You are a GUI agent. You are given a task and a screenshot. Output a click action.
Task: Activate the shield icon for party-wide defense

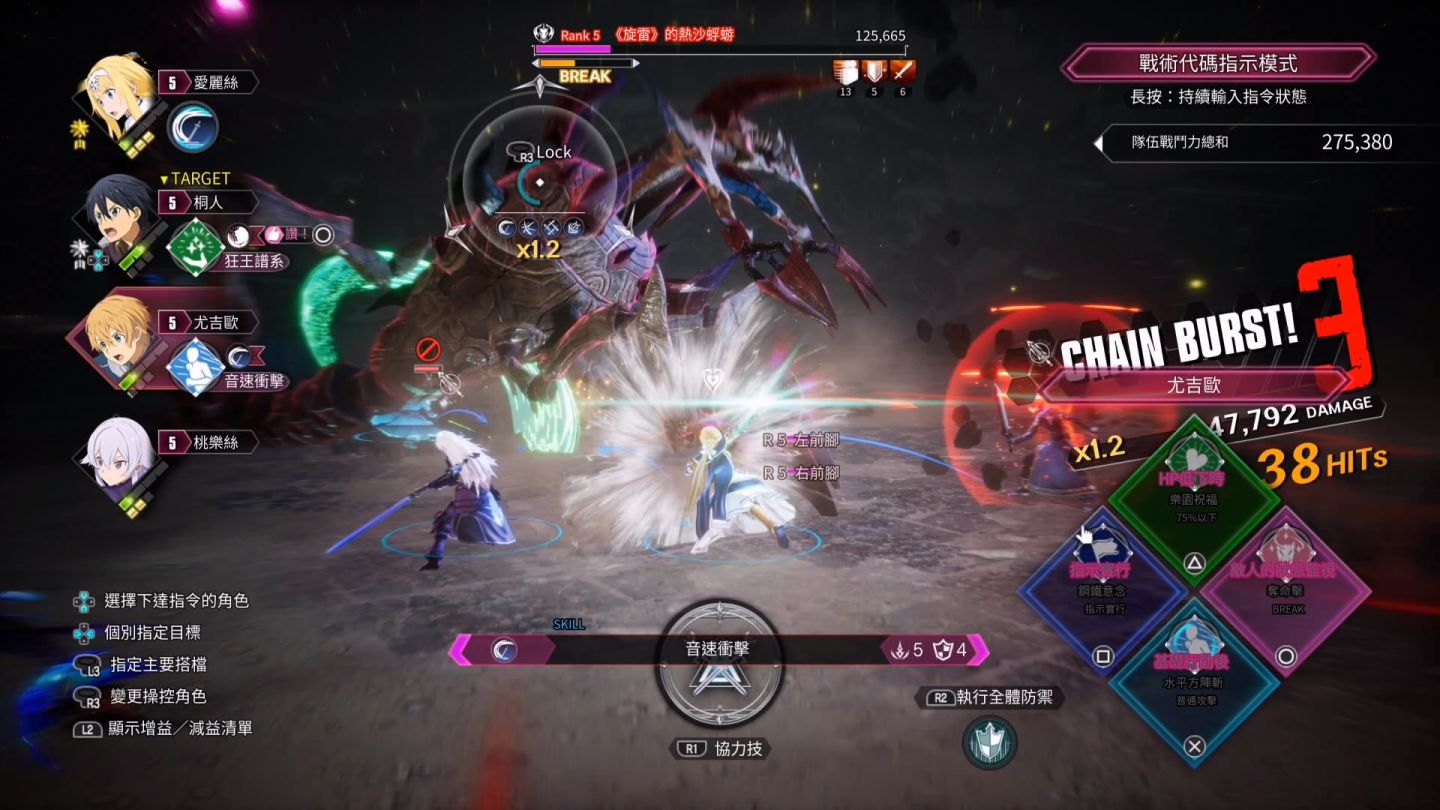[x=990, y=743]
